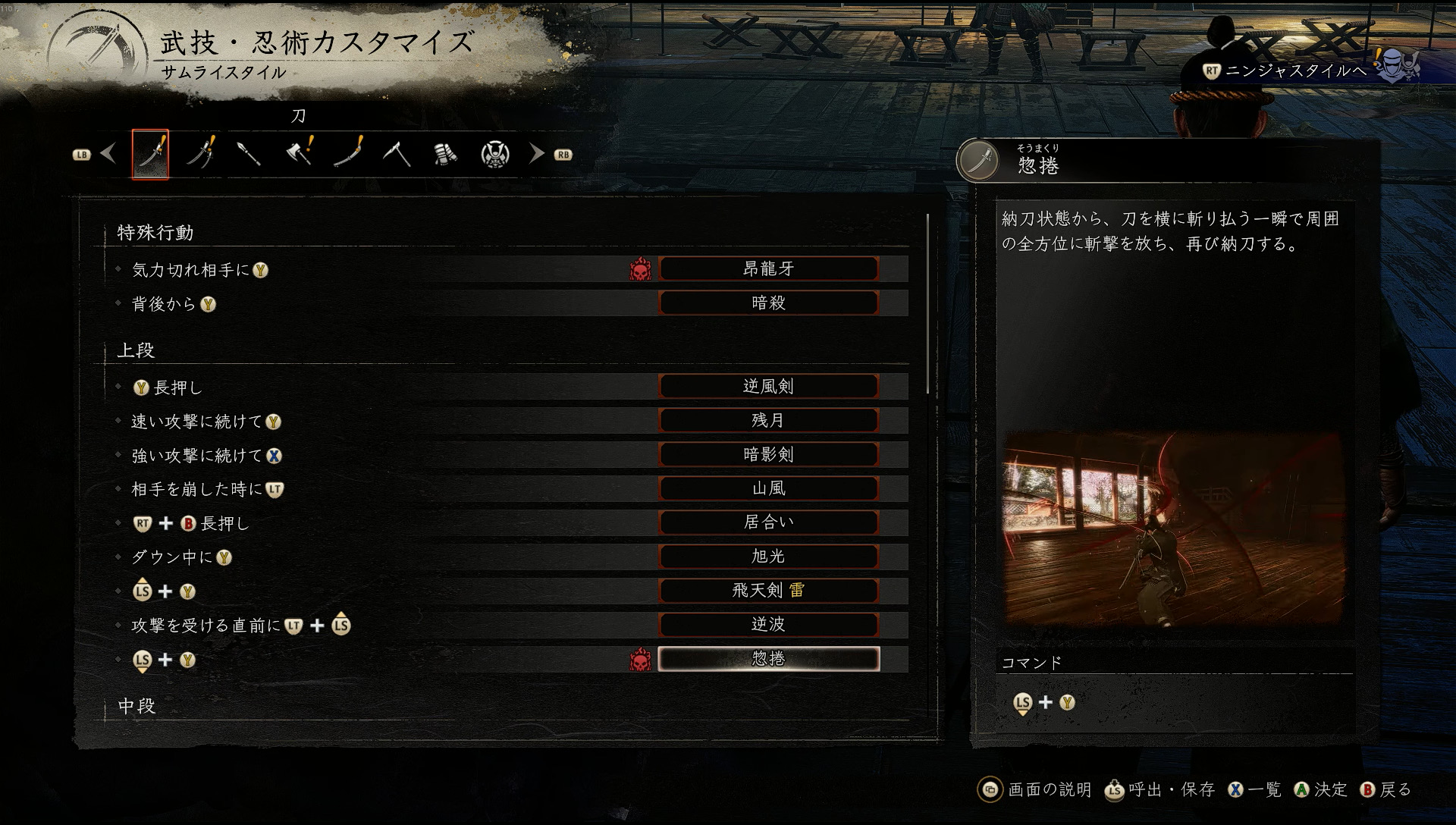Screen dimensions: 1456x825
Task: Click the right arrow beside weapon tabs
Action: (537, 154)
